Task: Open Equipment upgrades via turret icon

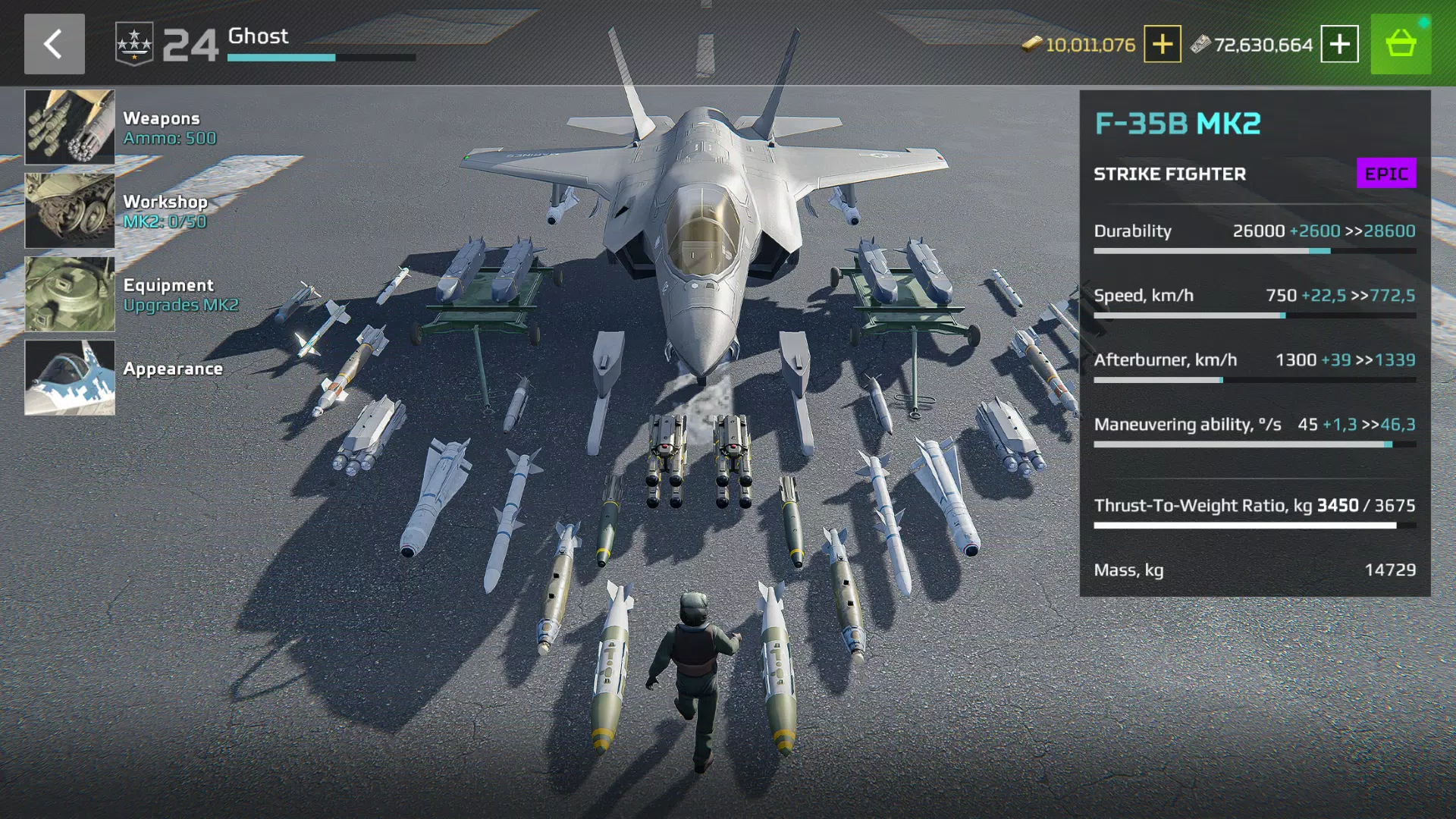Action: [69, 293]
